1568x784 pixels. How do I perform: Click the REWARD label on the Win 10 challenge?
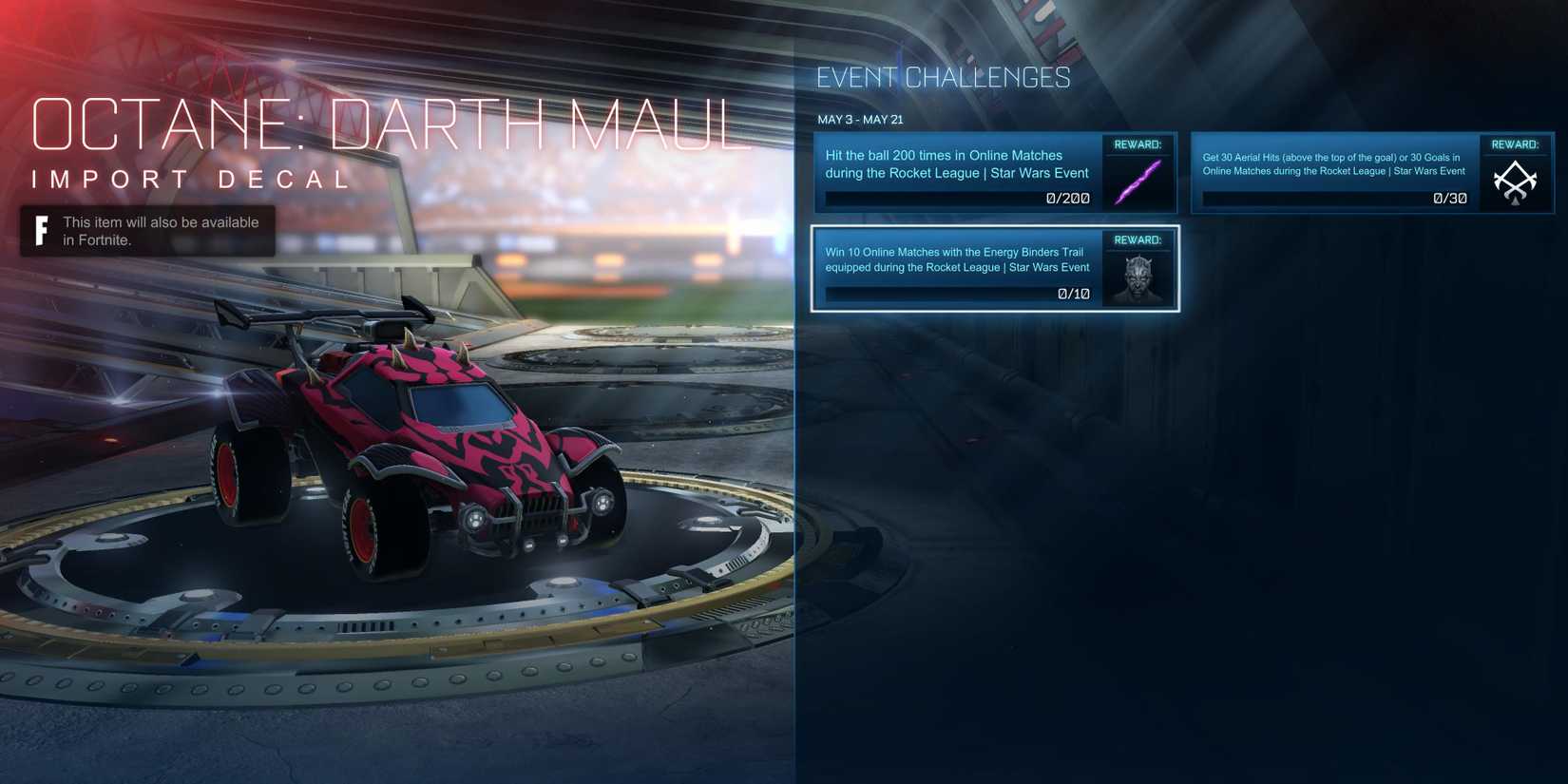coord(1138,240)
